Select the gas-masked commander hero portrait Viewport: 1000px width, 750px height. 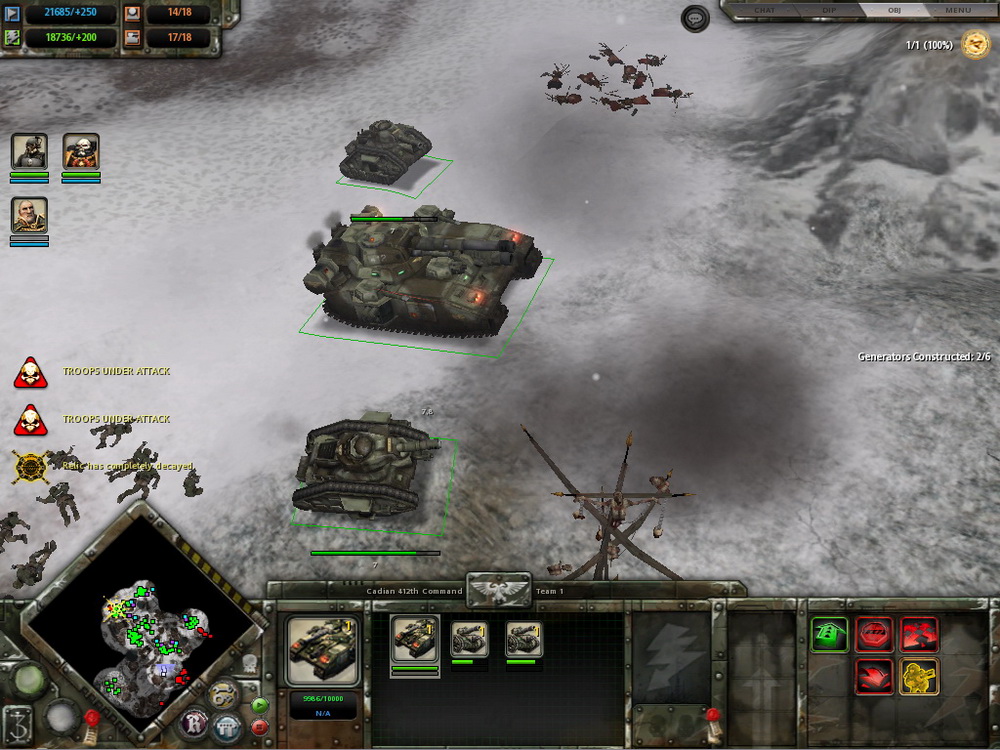tap(29, 152)
